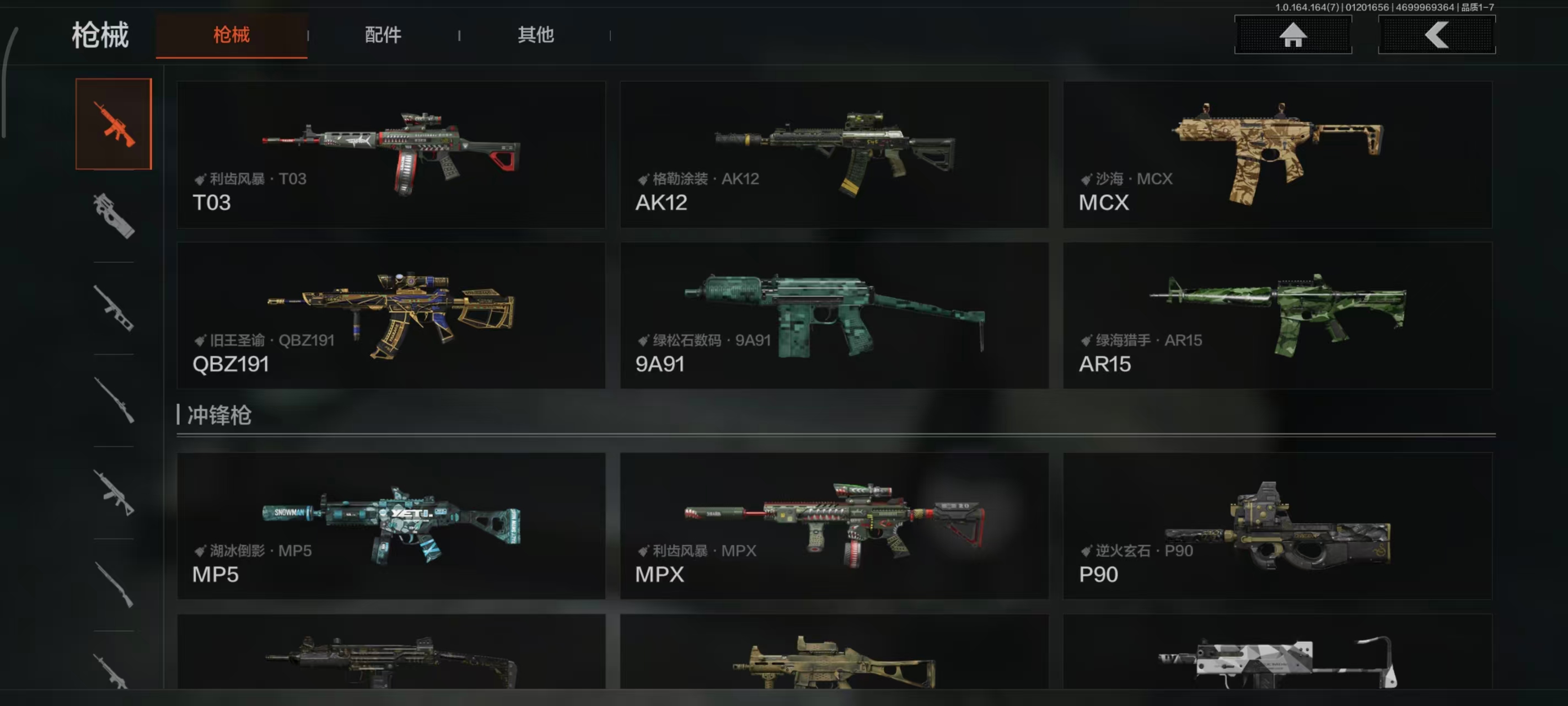
Task: Click the back arrow button
Action: (x=1436, y=35)
